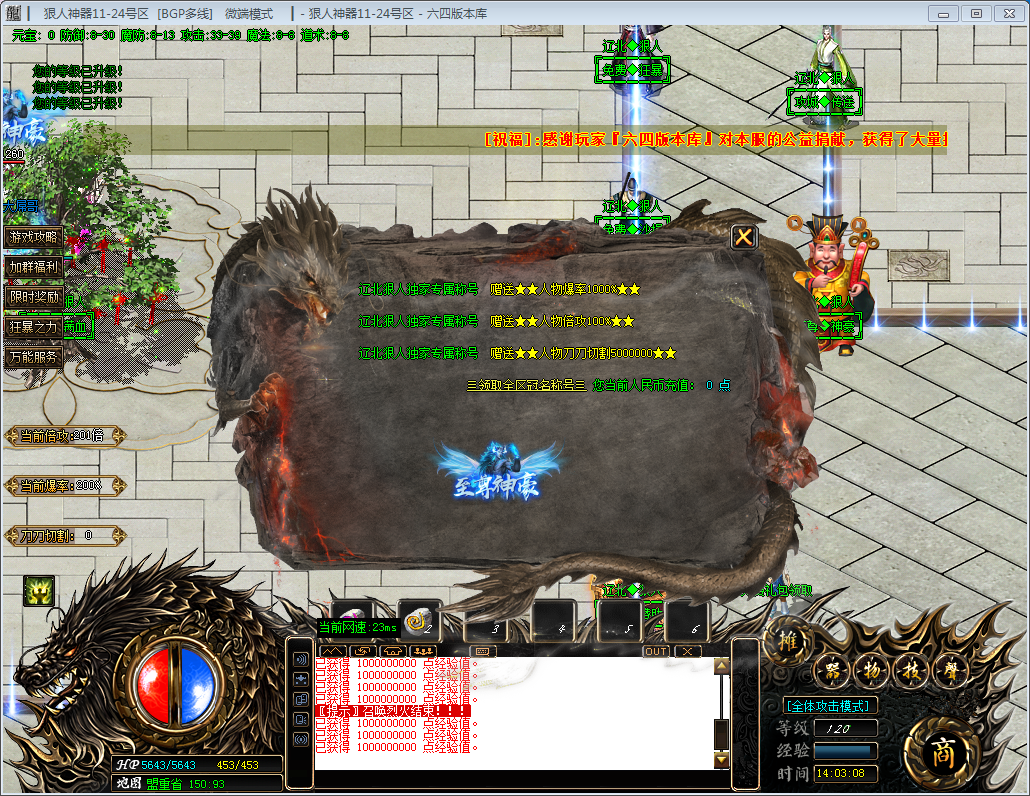Open the 器 equipment round button
This screenshot has width=1030, height=796.
pyautogui.click(x=830, y=672)
